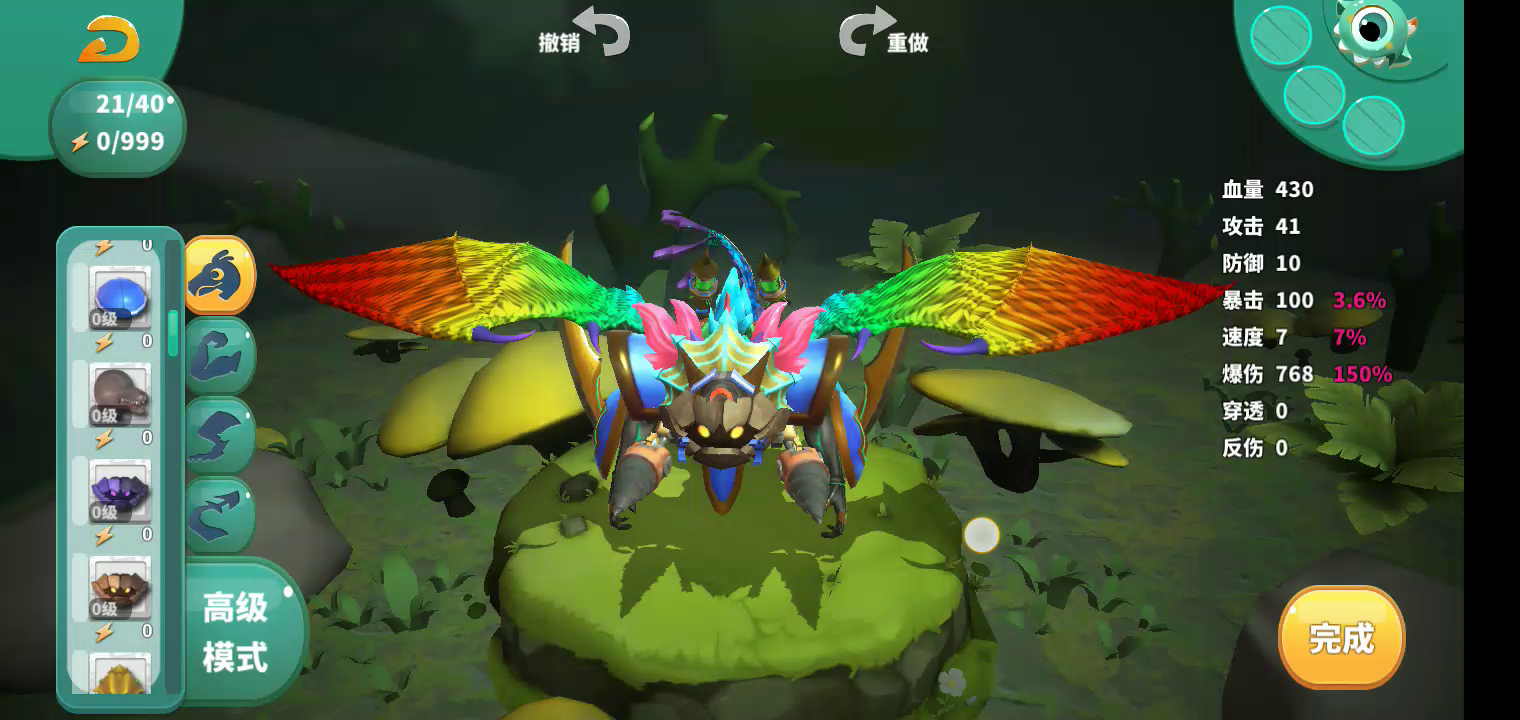1520x720 pixels.
Task: Switch to the flexed arm parts category
Action: coord(219,354)
